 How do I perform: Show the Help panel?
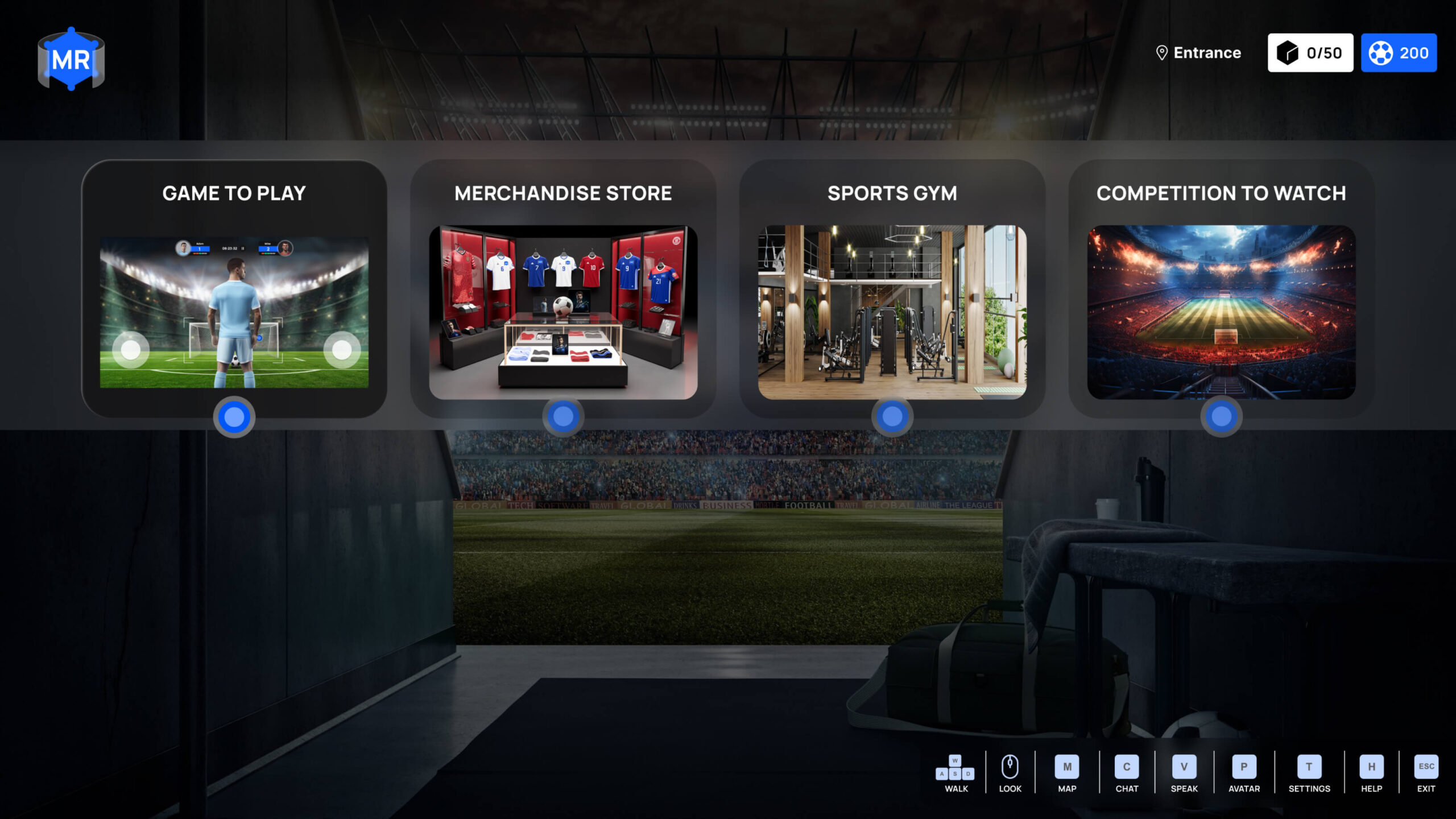click(1371, 772)
